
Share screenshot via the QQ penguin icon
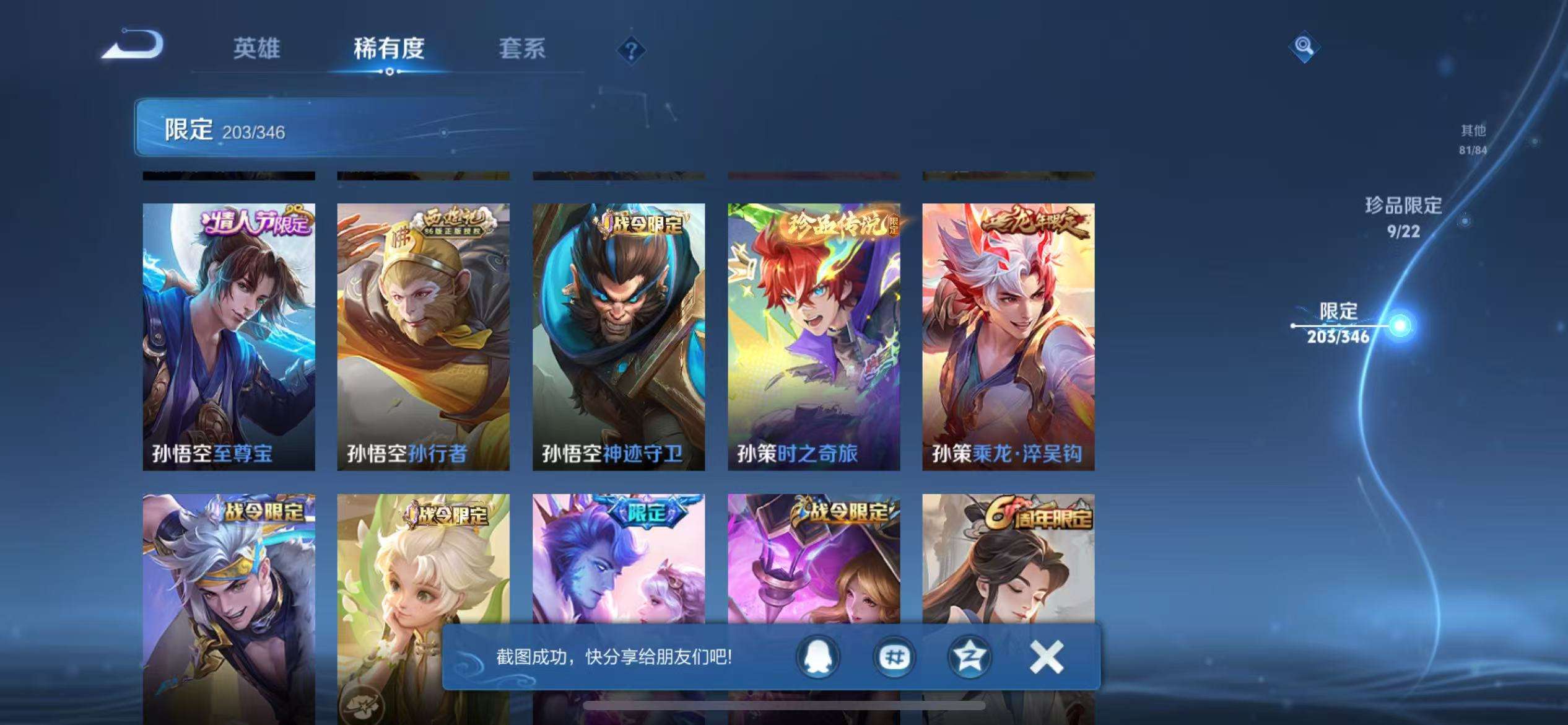pyautogui.click(x=817, y=656)
